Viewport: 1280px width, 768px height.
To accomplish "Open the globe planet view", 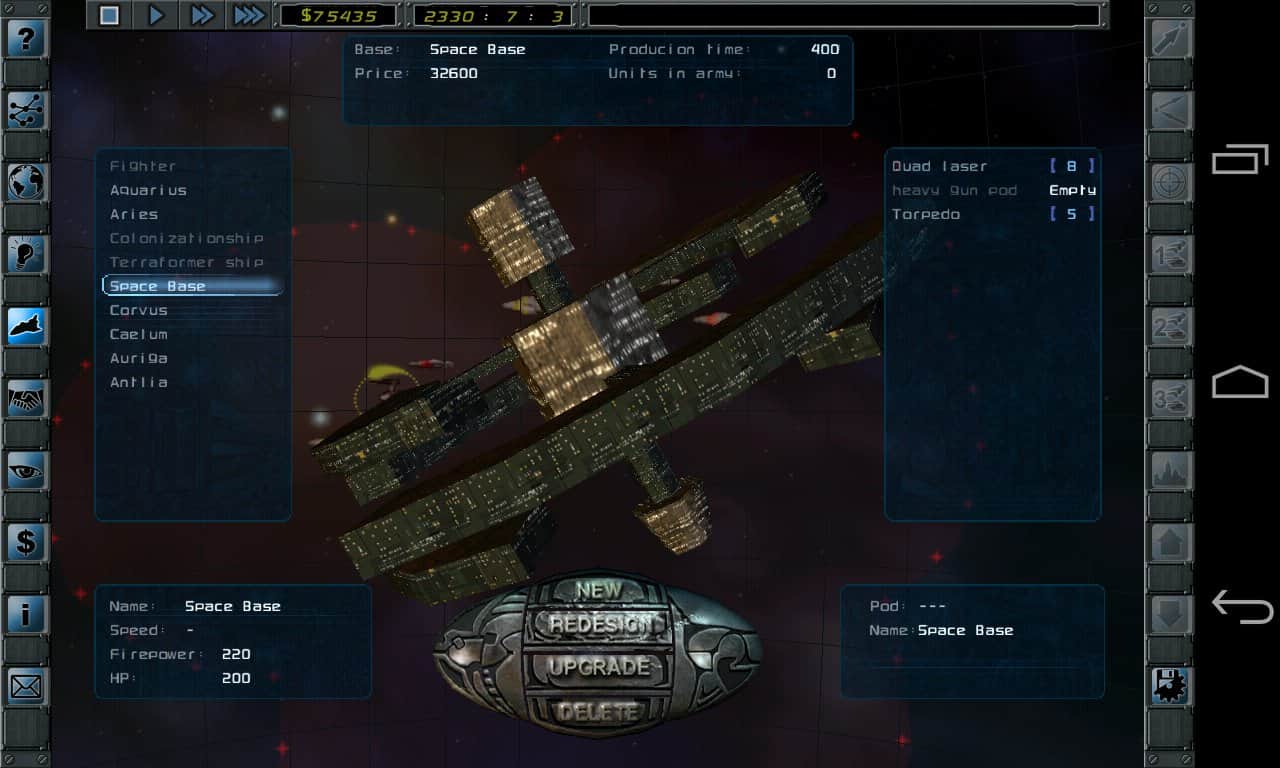I will pyautogui.click(x=27, y=182).
